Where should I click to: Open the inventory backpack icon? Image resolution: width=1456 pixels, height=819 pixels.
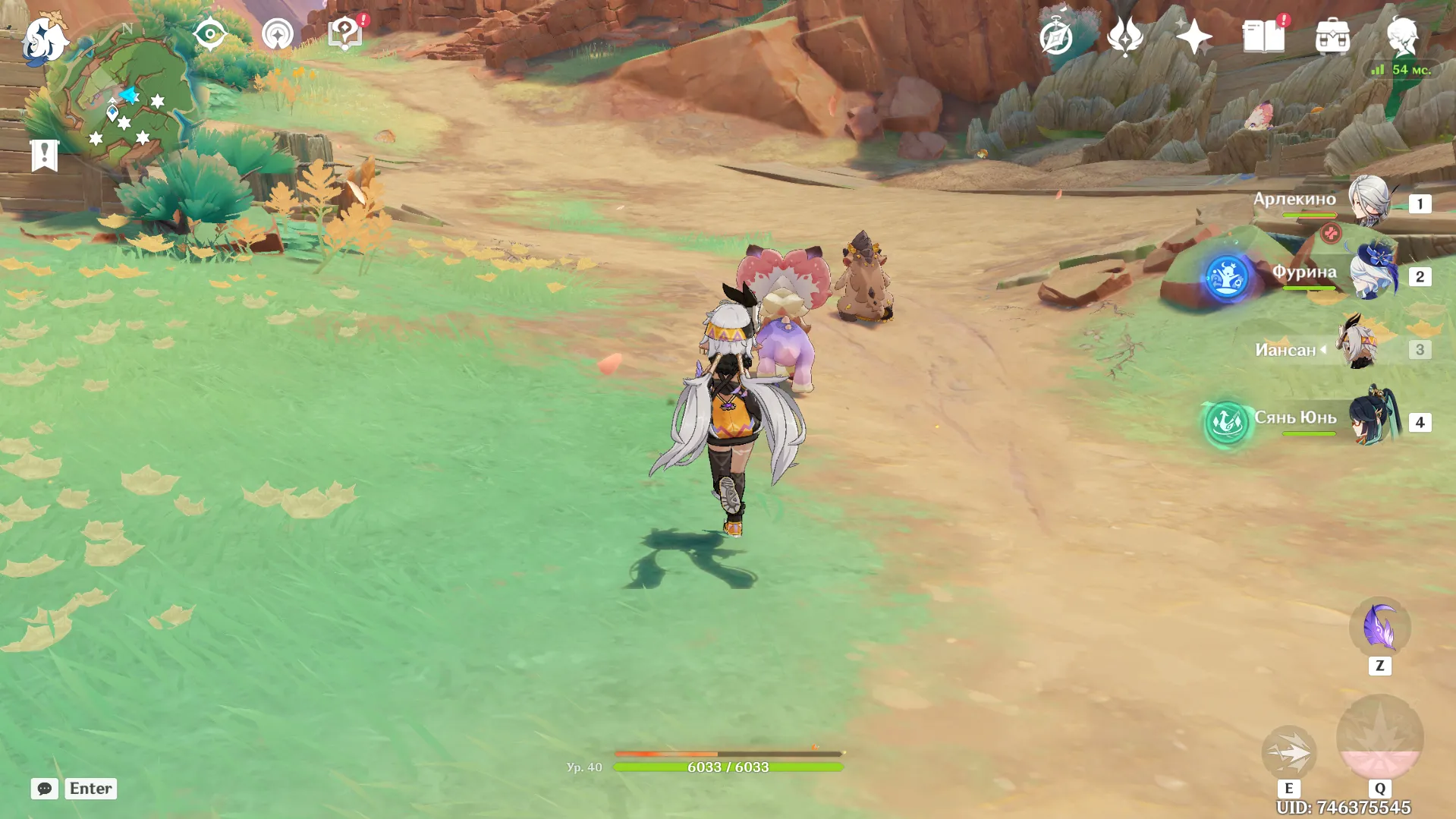(1332, 36)
